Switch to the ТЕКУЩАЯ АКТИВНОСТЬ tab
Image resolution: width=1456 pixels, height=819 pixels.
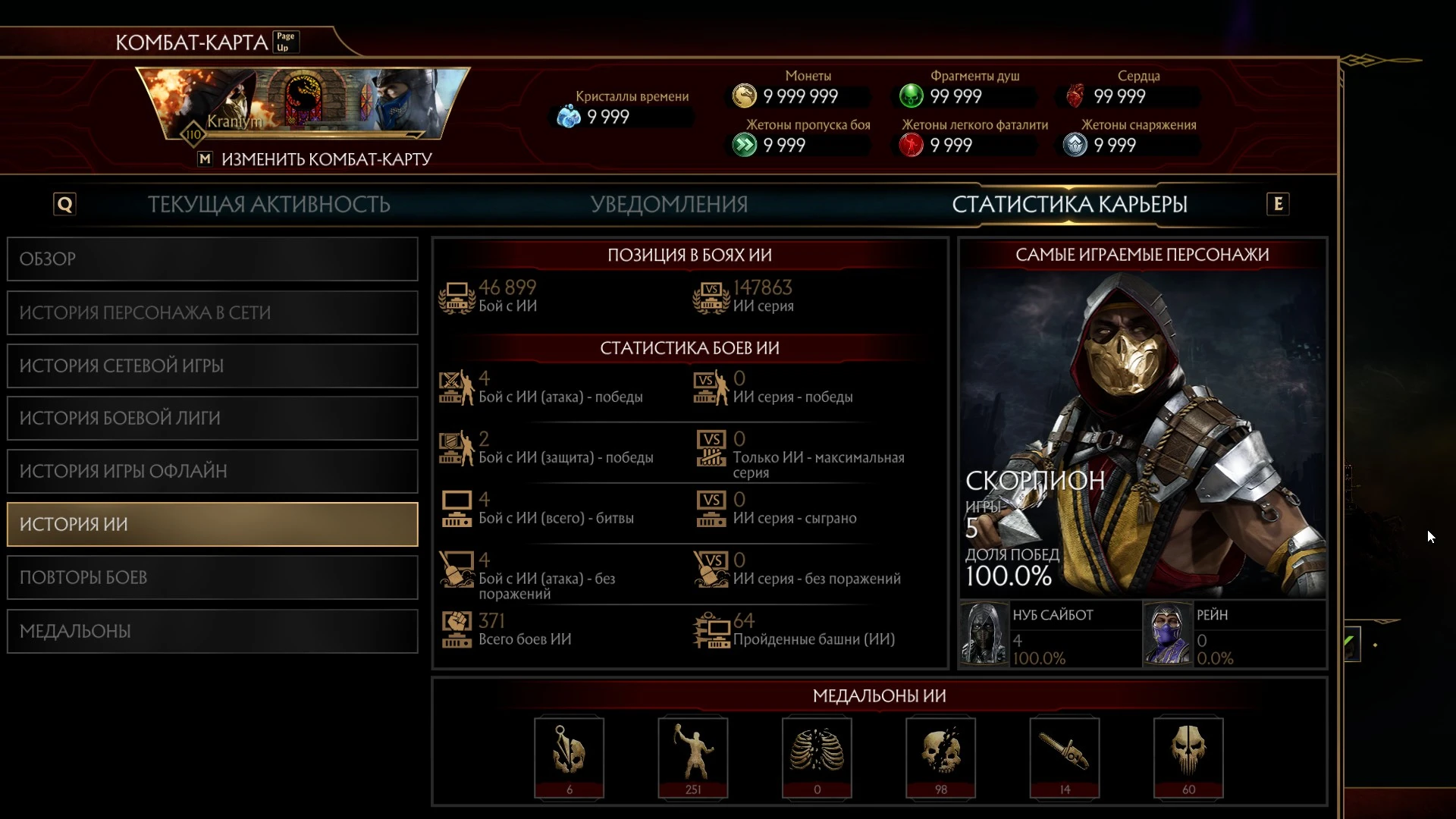(269, 204)
